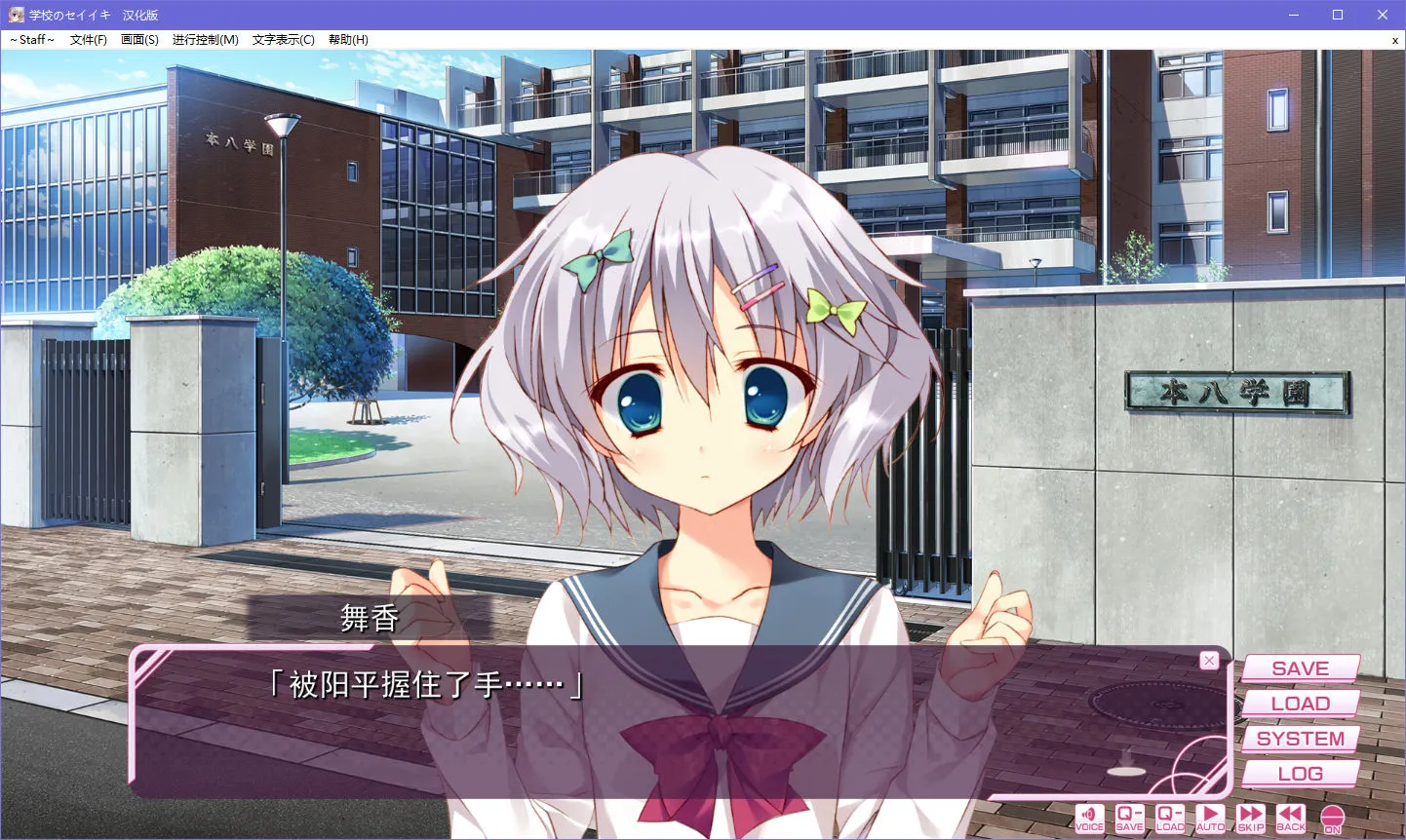Open the LOAD menu
The height and width of the screenshot is (840, 1406).
[x=1300, y=704]
